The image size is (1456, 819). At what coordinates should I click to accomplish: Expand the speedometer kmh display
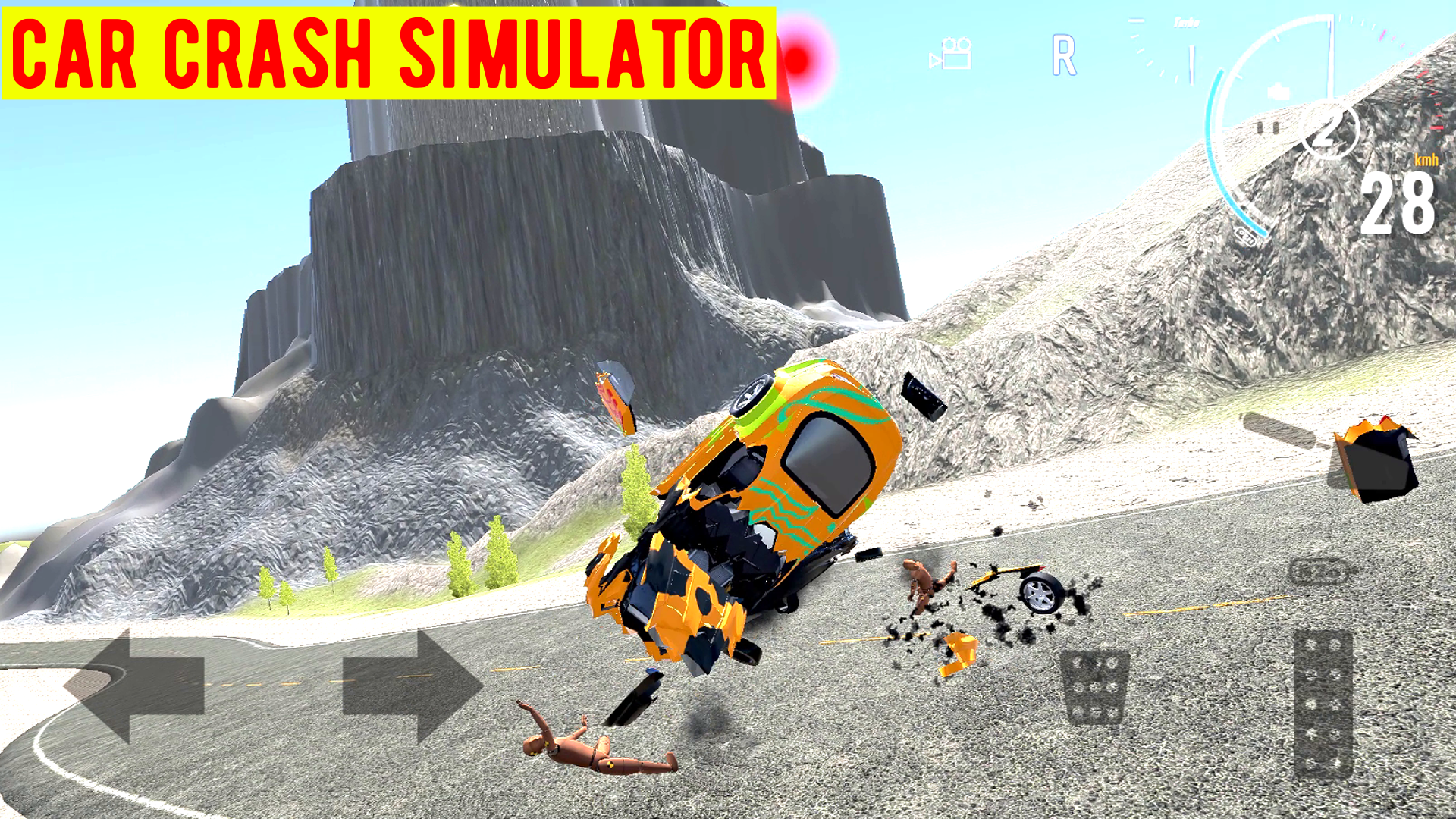click(1426, 161)
